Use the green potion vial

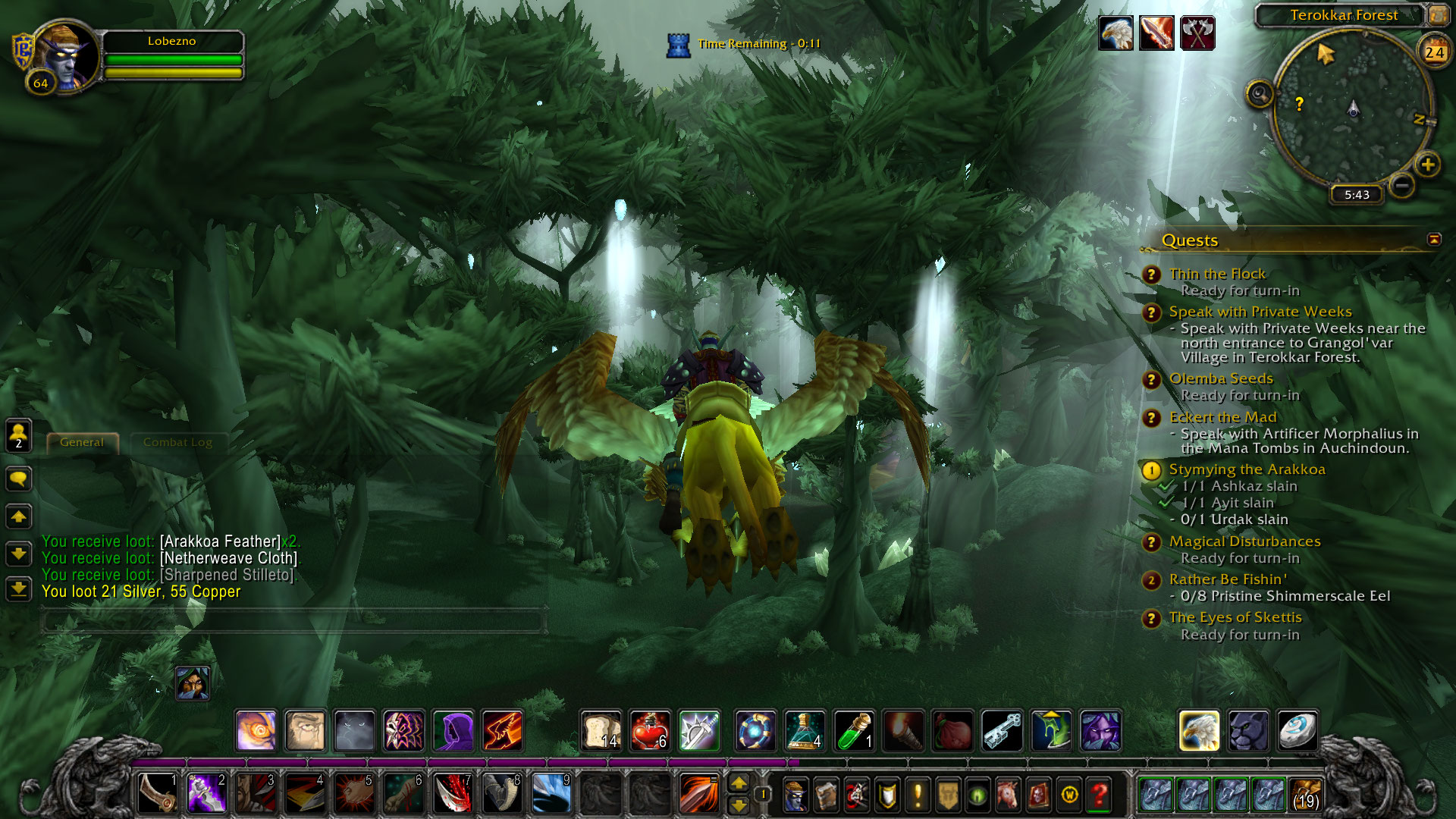pyautogui.click(x=854, y=731)
